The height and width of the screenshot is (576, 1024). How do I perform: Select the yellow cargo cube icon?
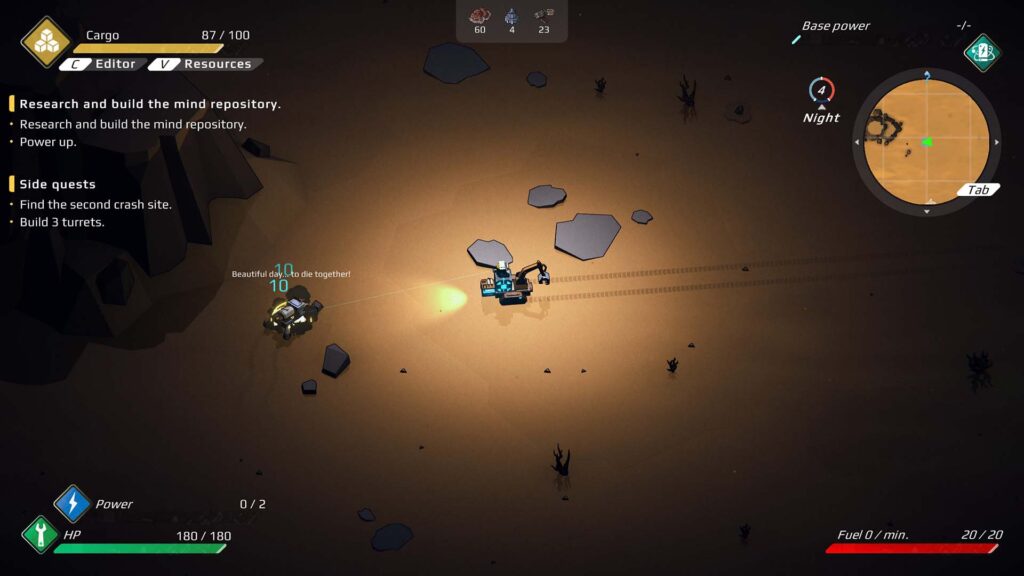click(46, 41)
